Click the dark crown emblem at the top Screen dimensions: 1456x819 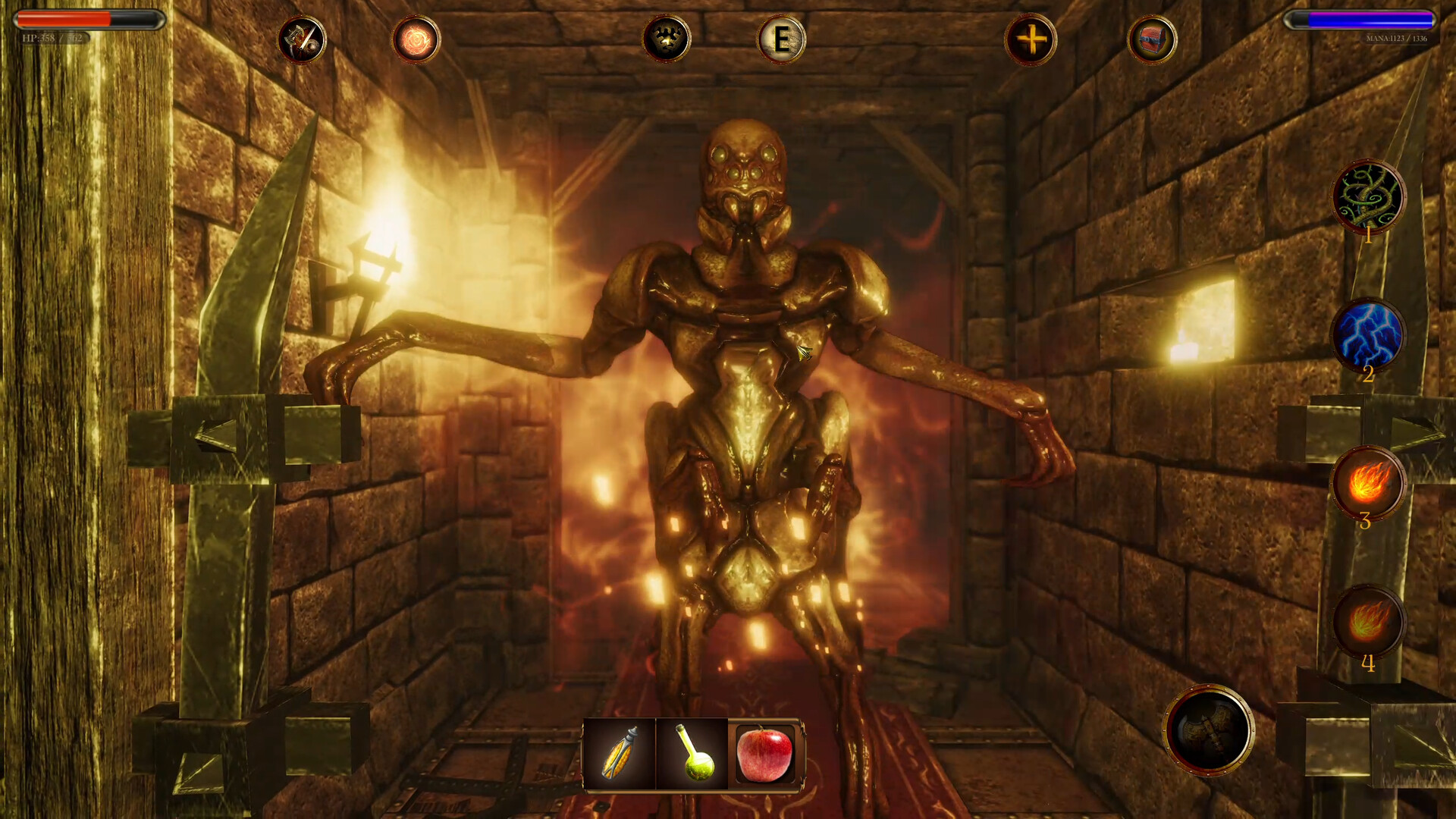(x=666, y=40)
